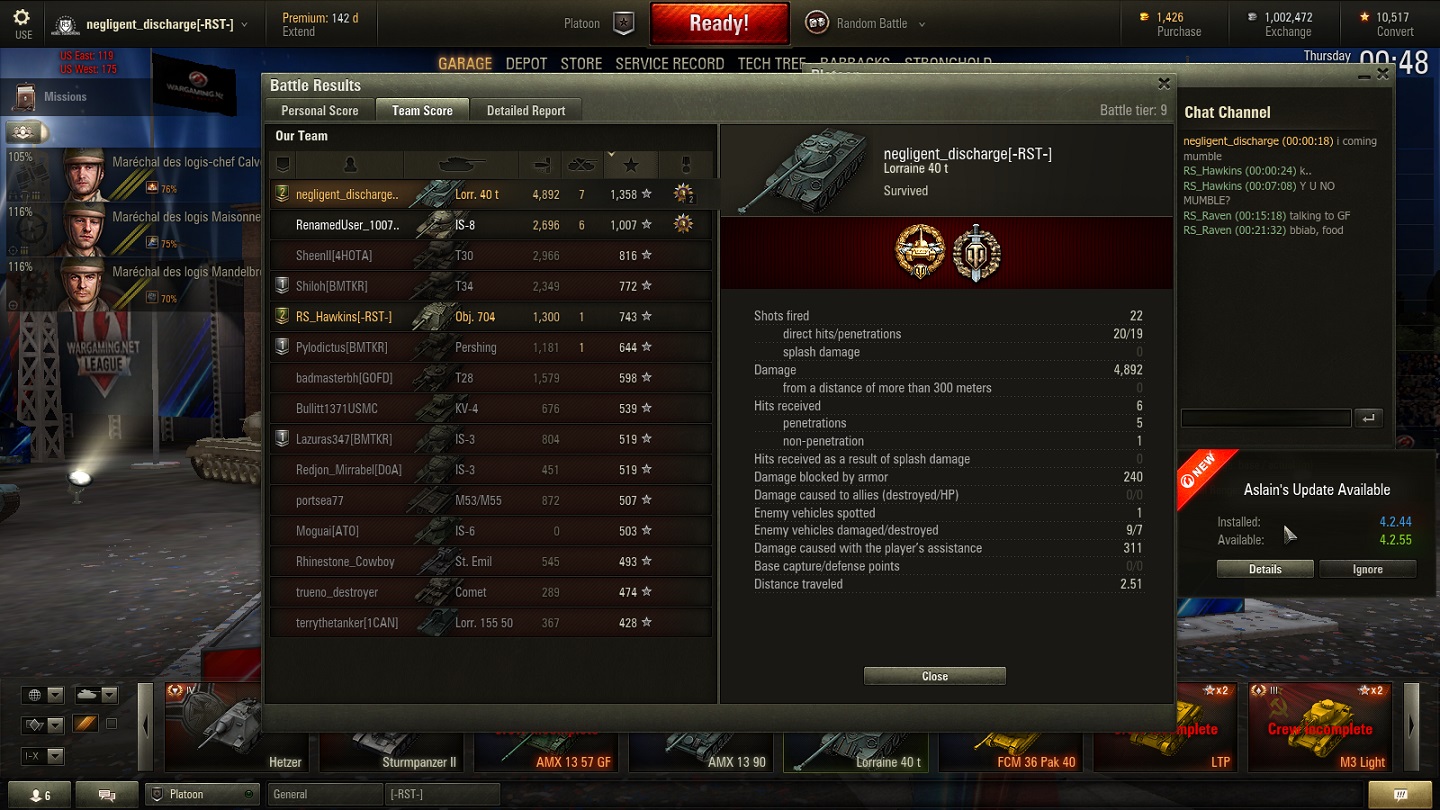The width and height of the screenshot is (1440, 810).
Task: Ignore the Aslain's update notification
Action: (x=1367, y=569)
